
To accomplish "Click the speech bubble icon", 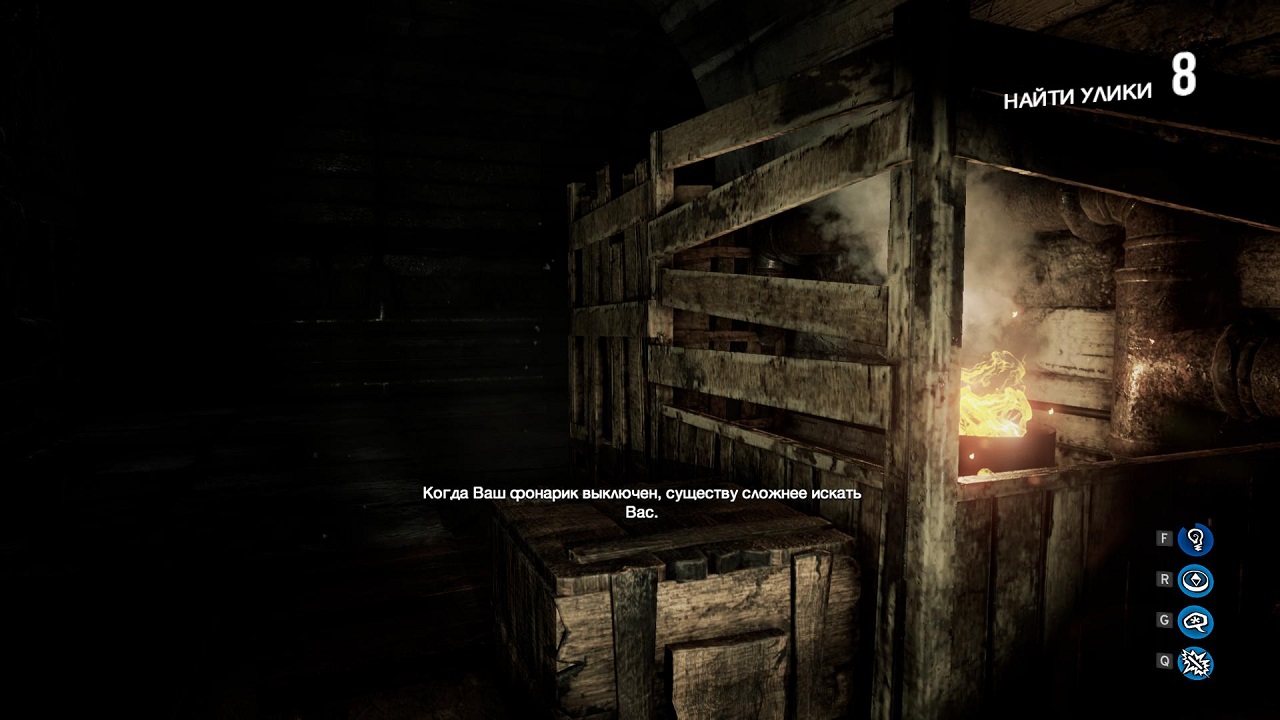I will tap(1195, 622).
